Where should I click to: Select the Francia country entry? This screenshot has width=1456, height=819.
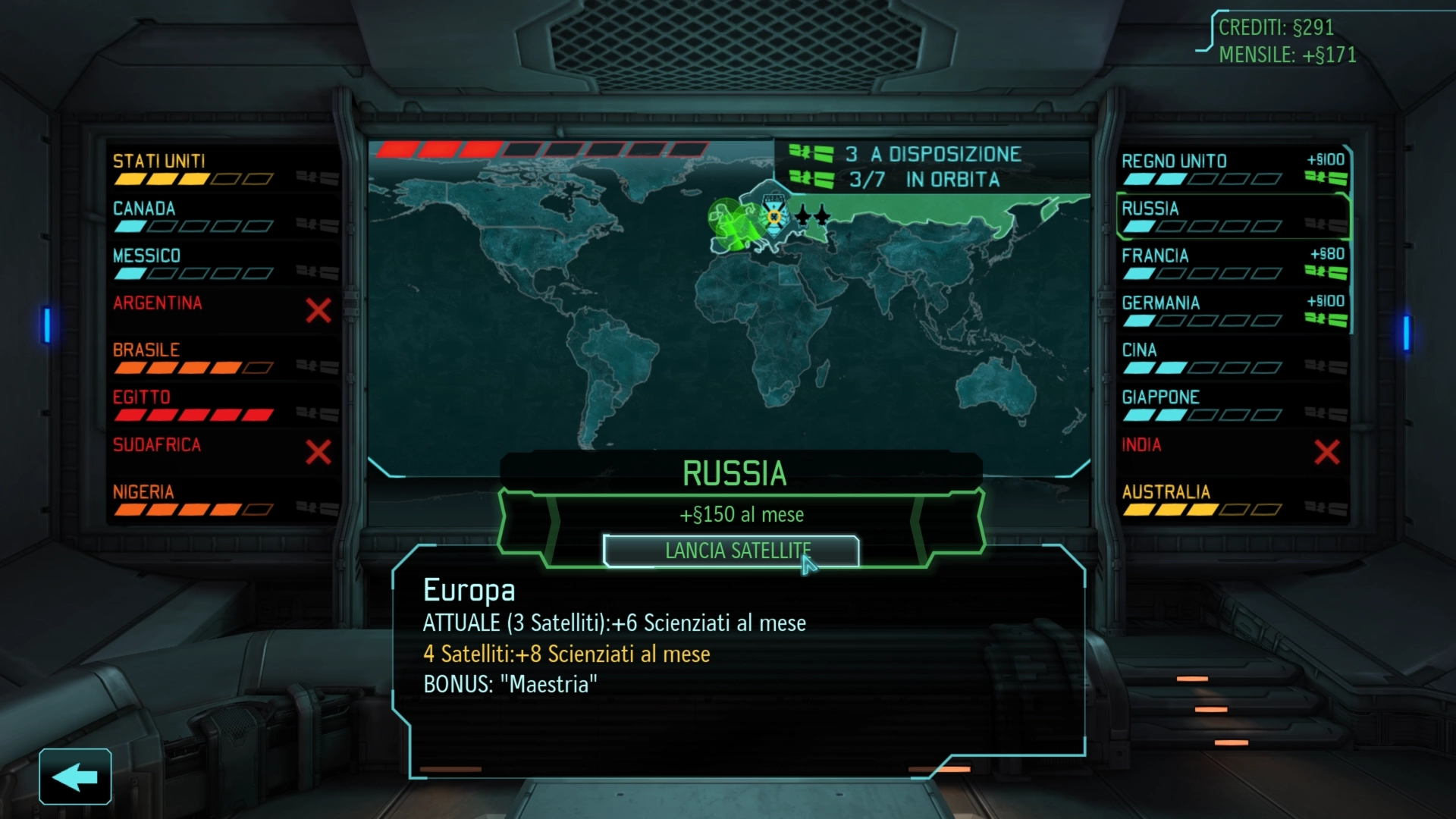tap(1232, 263)
